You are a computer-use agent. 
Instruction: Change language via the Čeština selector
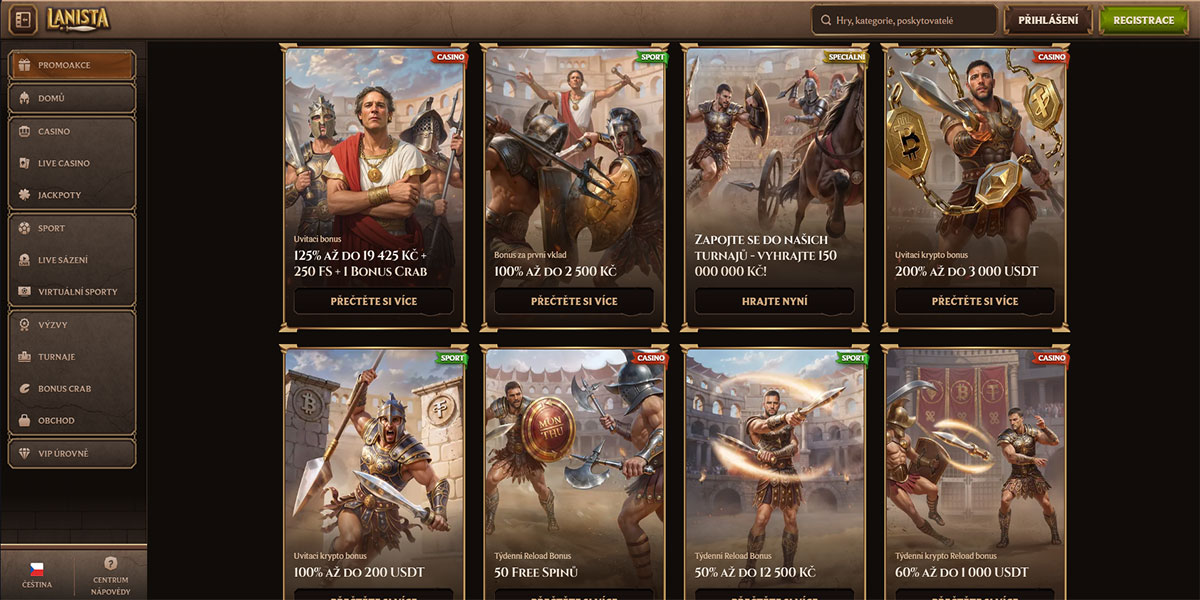(x=37, y=575)
